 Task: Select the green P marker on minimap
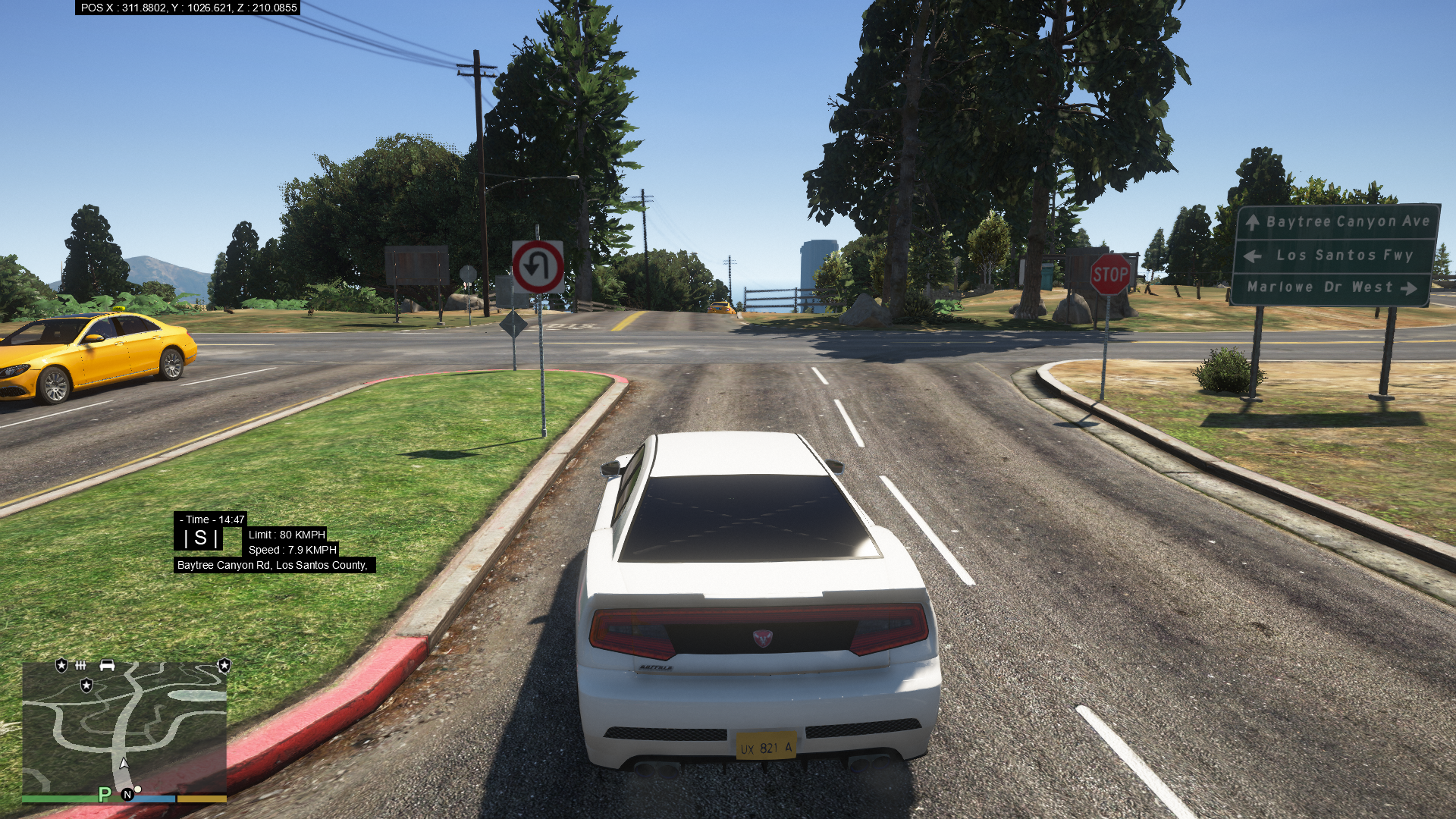[x=105, y=794]
